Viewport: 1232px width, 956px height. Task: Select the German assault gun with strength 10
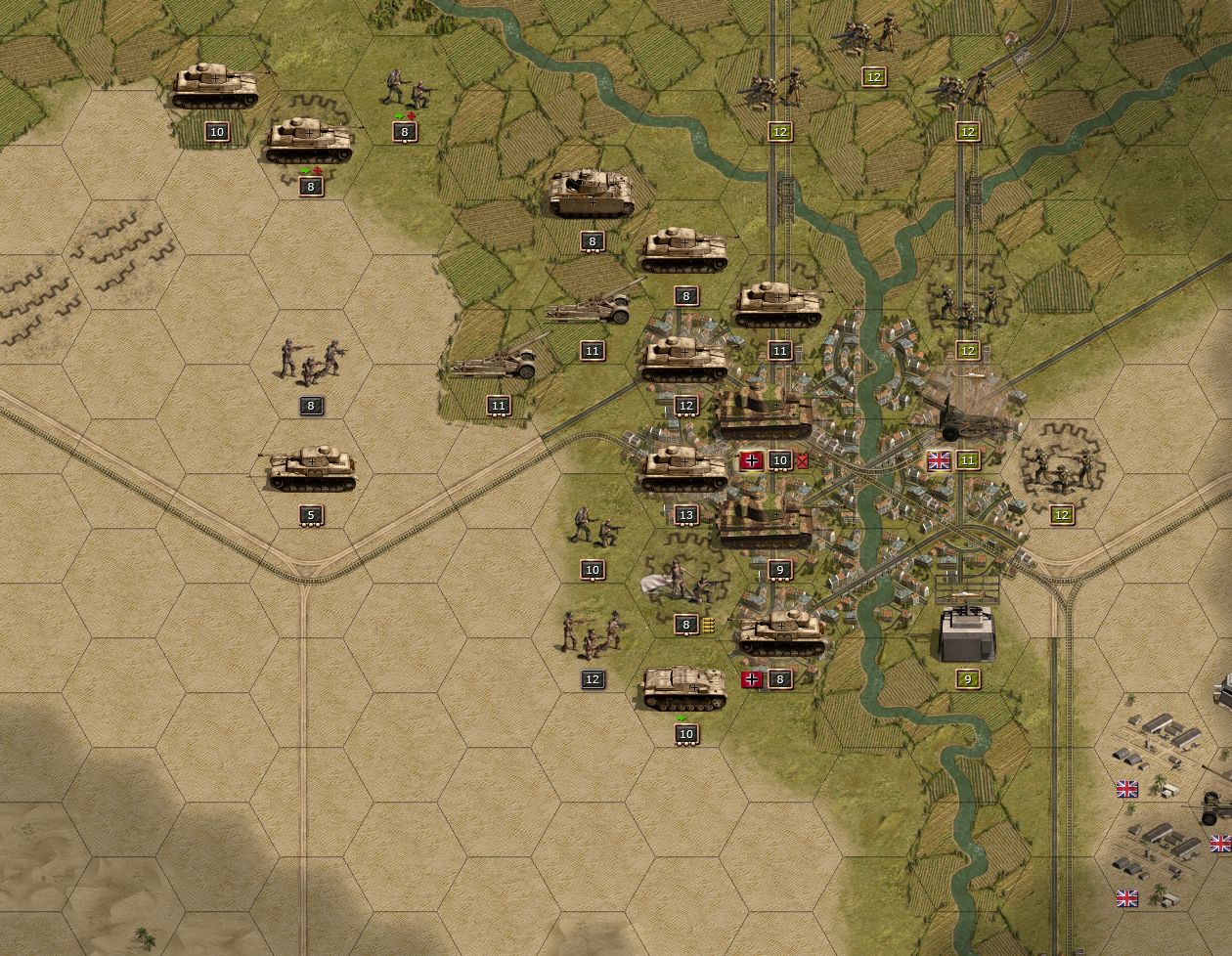pos(684,689)
